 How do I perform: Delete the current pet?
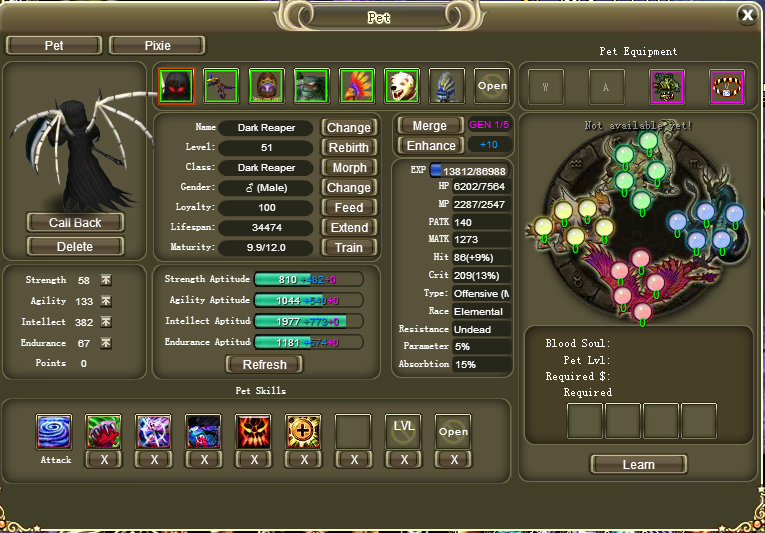75,246
